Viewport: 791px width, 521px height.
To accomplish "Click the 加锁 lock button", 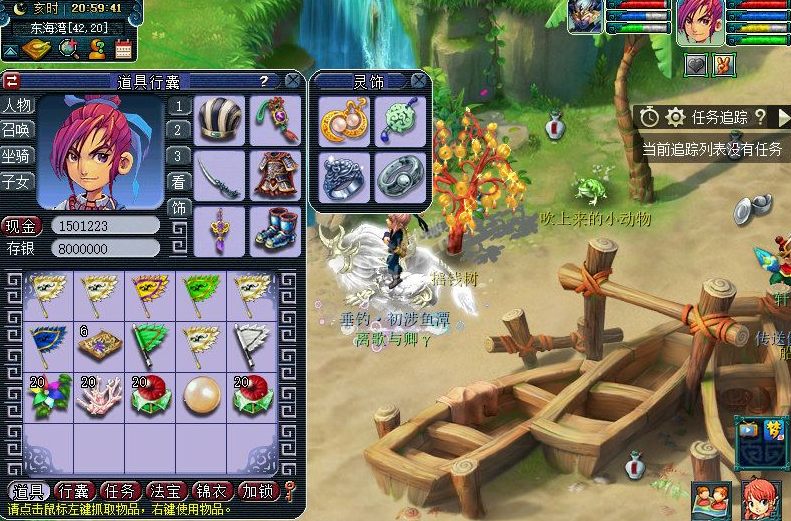I will [x=258, y=491].
